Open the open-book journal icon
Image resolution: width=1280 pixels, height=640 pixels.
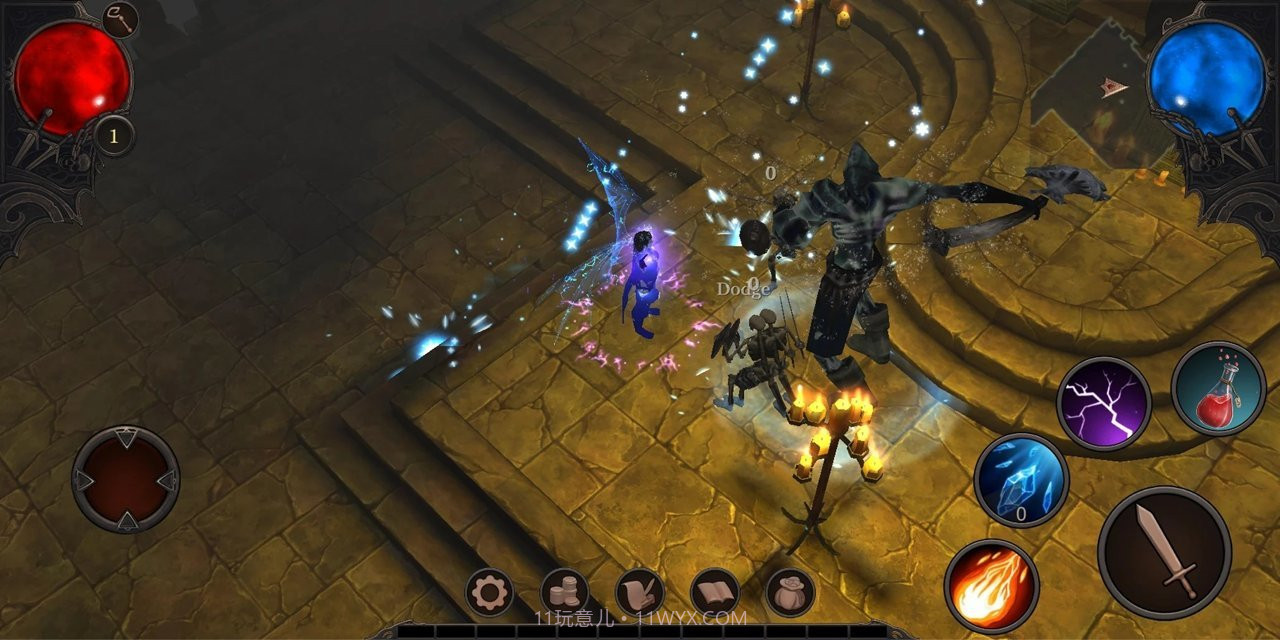coord(714,594)
